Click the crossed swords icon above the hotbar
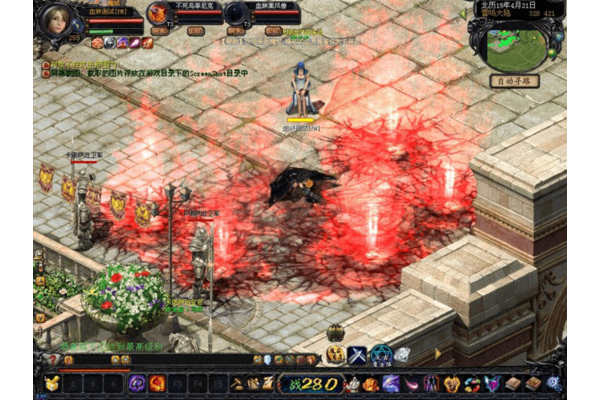The width and height of the screenshot is (600, 400). click(357, 354)
